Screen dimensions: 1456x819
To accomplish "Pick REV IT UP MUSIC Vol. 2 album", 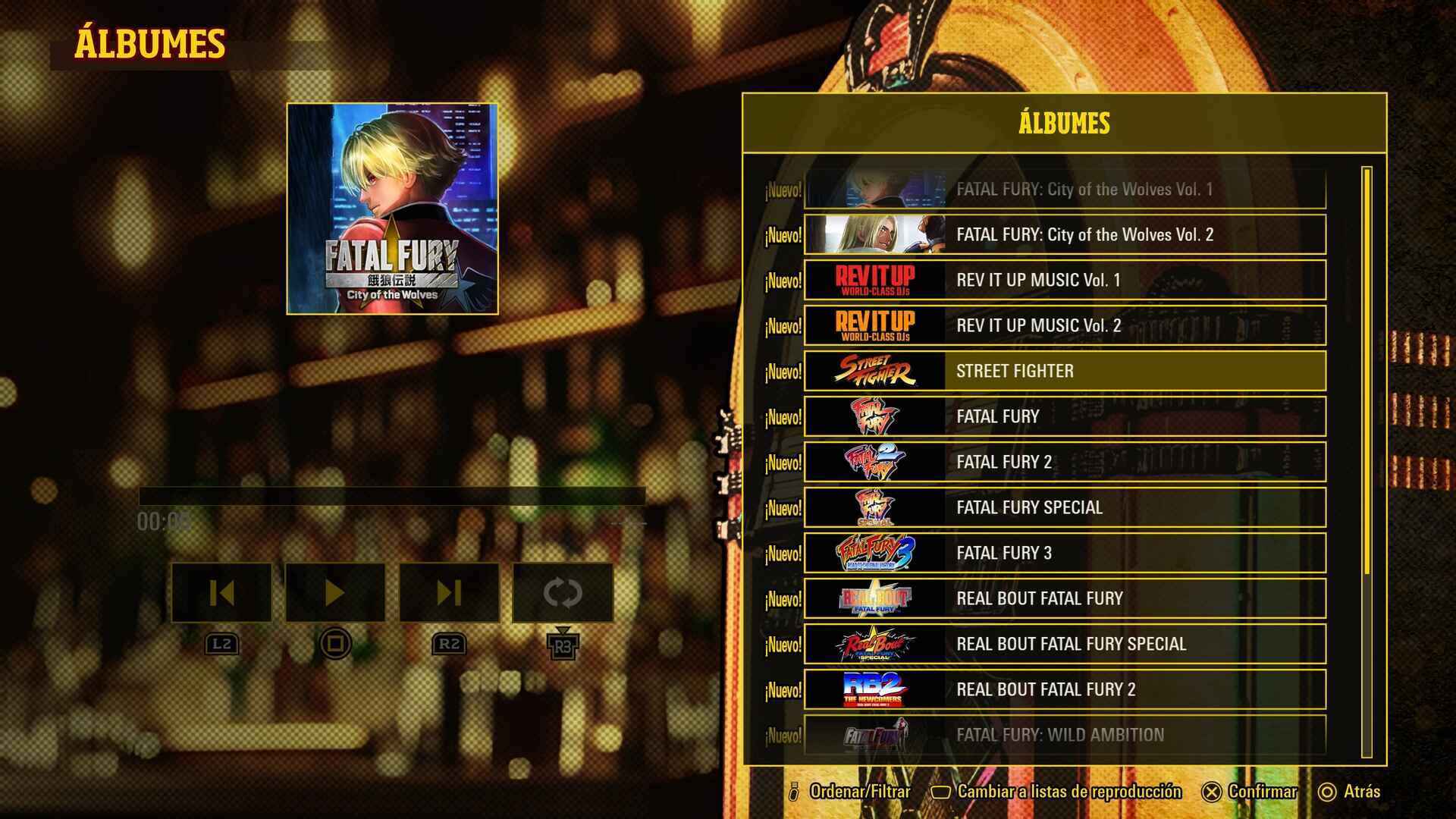I will (1065, 325).
